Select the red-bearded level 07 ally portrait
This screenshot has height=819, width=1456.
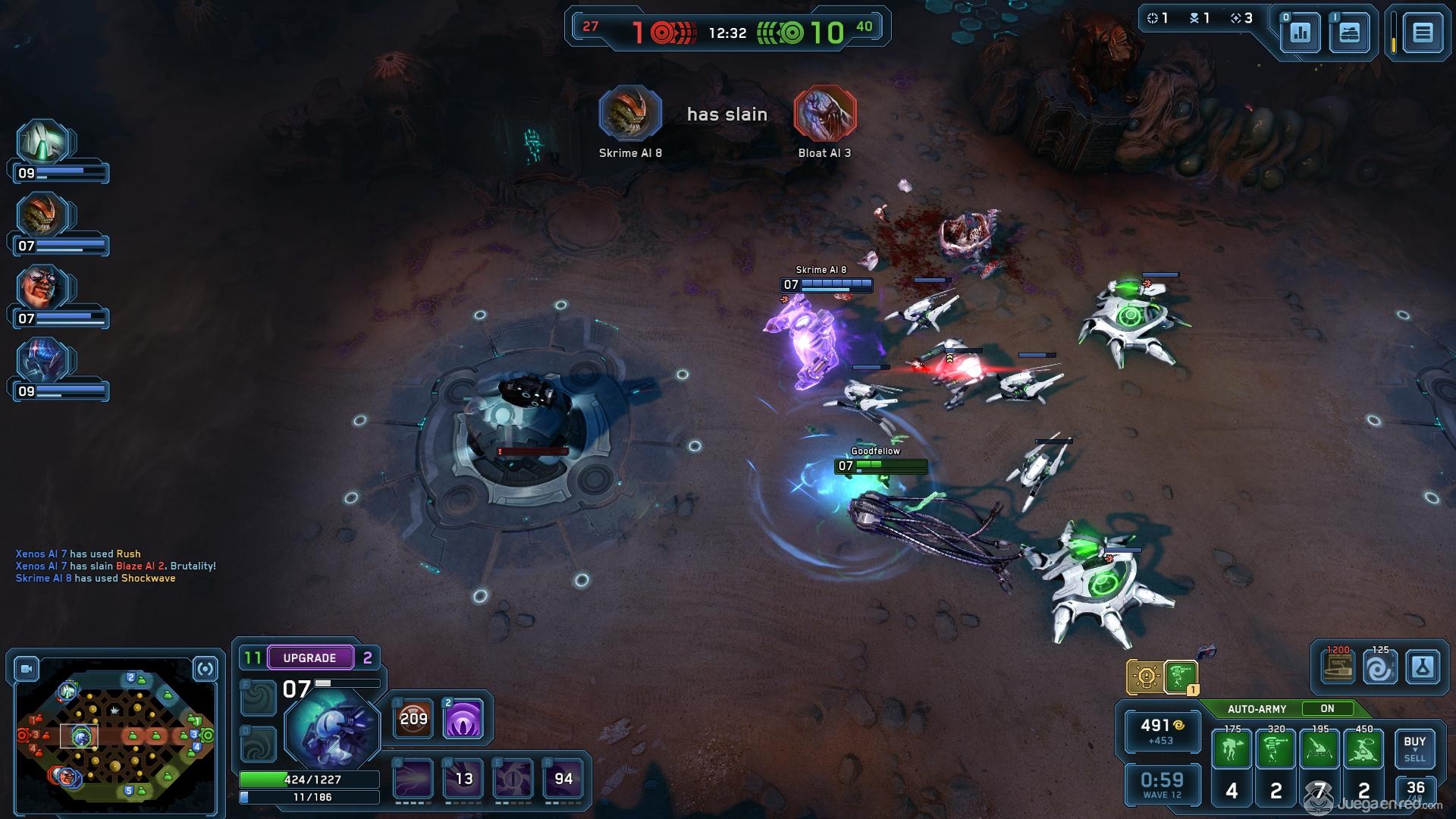click(x=42, y=289)
